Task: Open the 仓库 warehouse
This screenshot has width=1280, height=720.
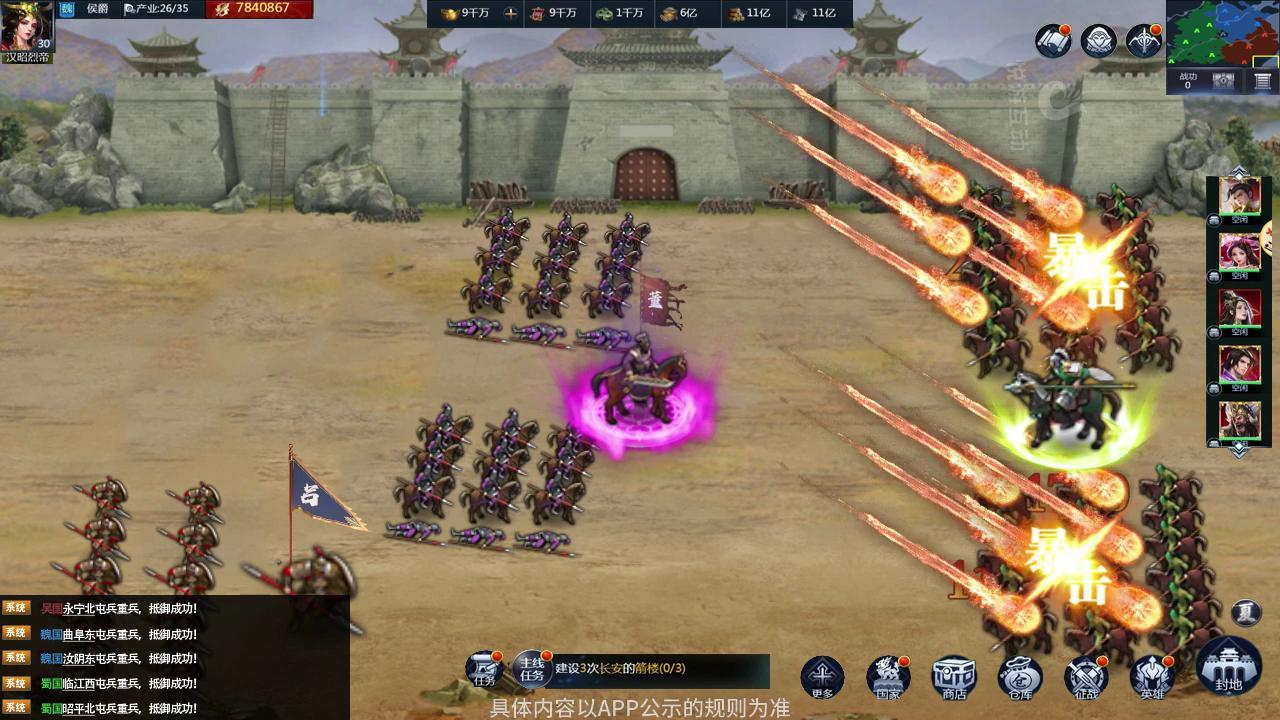Action: click(x=1019, y=676)
